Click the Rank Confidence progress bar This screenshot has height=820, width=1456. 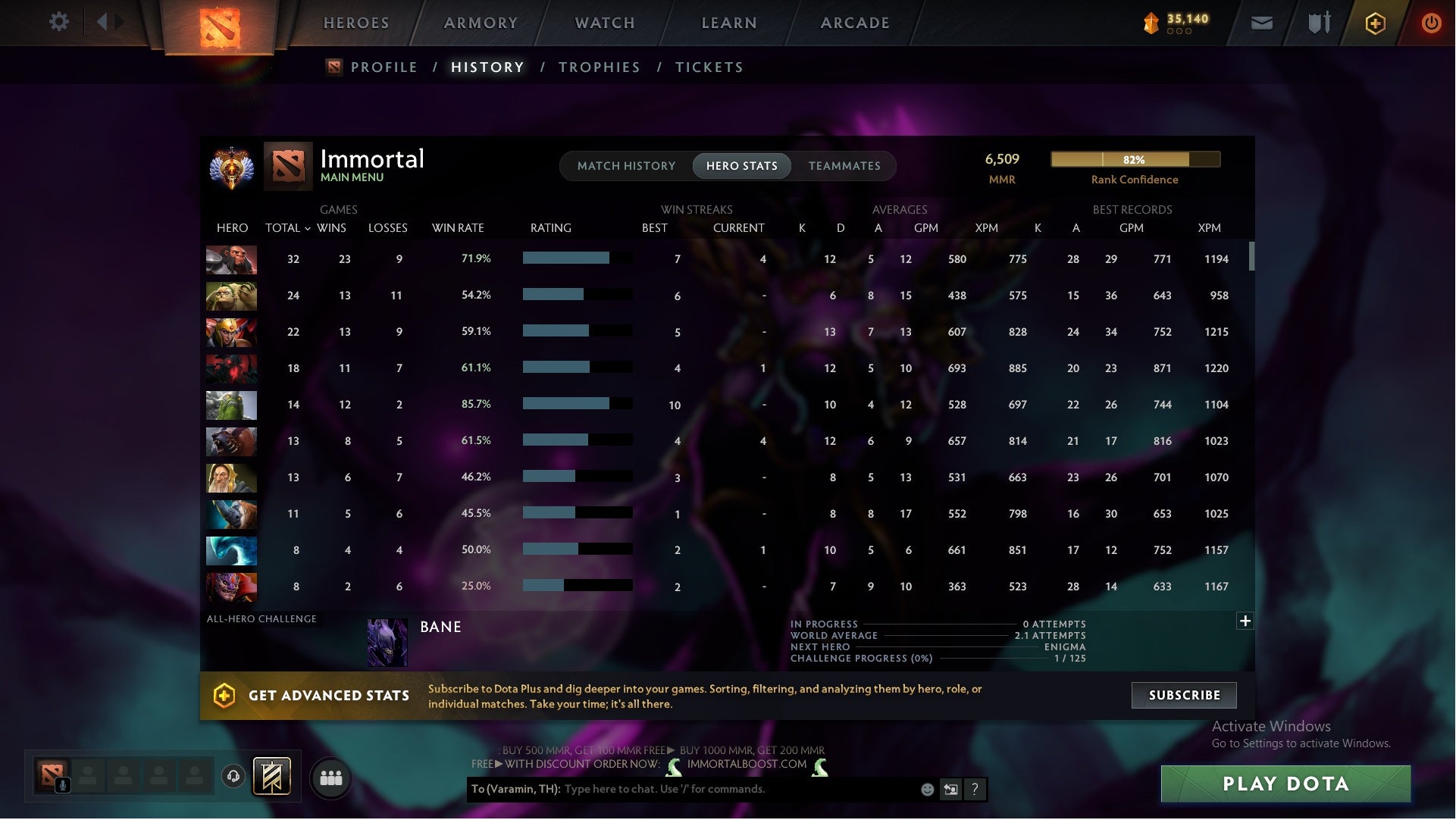1135,160
